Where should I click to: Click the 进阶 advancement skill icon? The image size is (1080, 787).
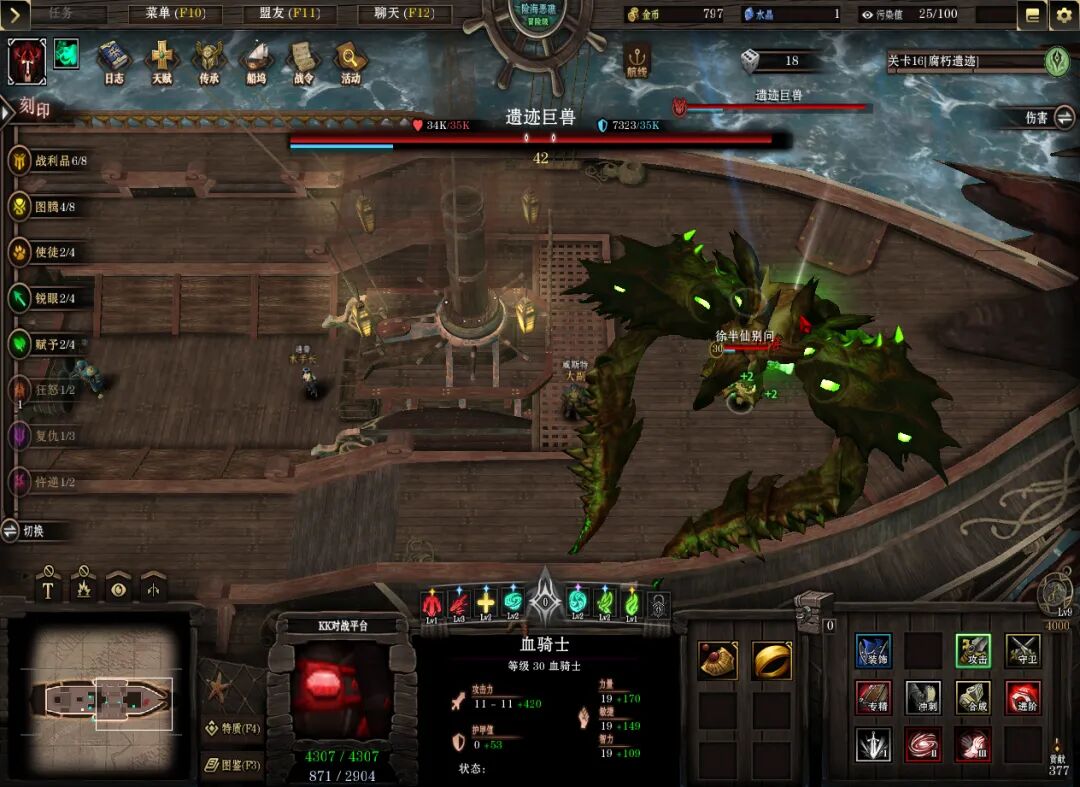pyautogui.click(x=1022, y=697)
